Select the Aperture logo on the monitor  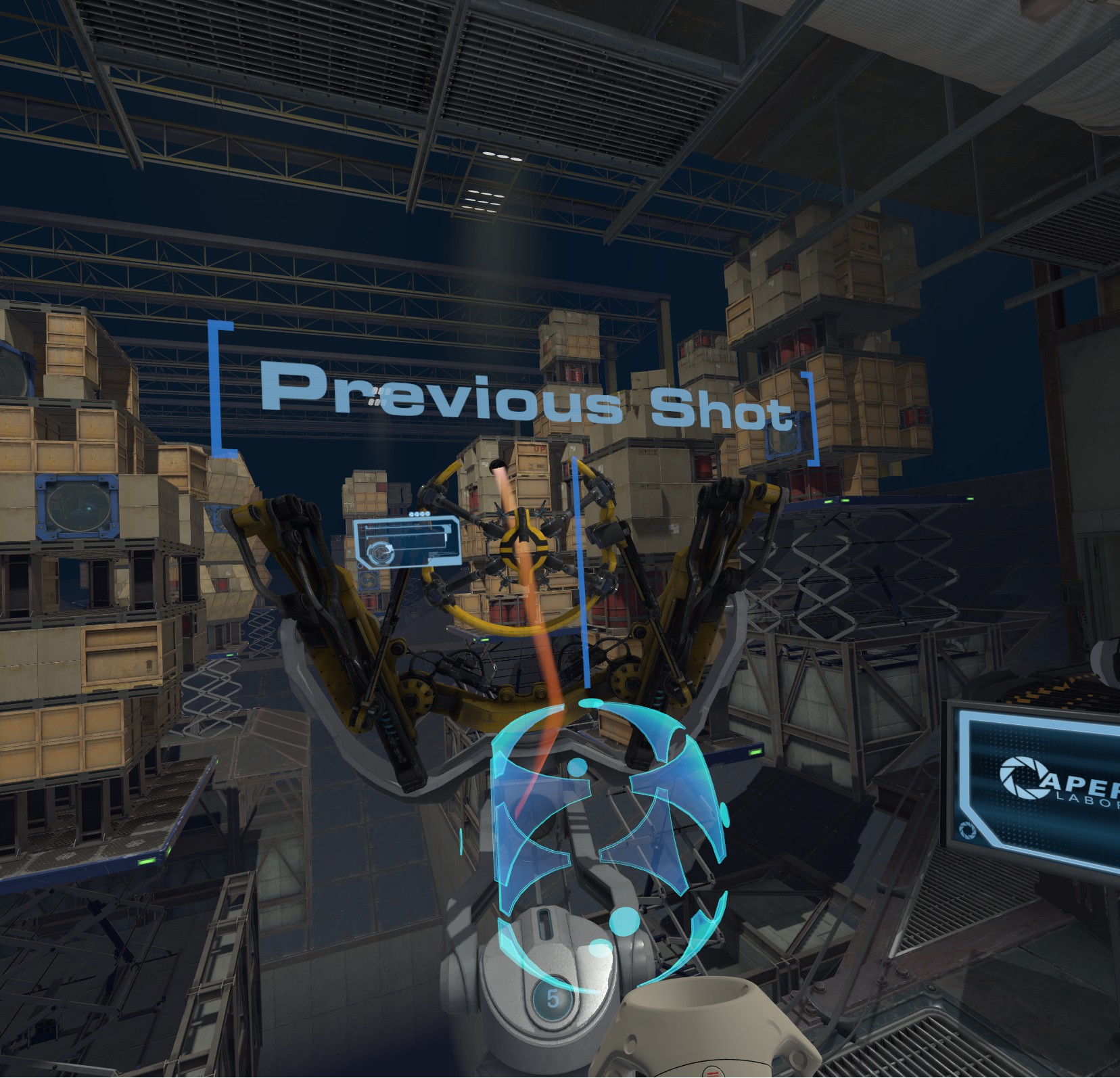pyautogui.click(x=1023, y=778)
